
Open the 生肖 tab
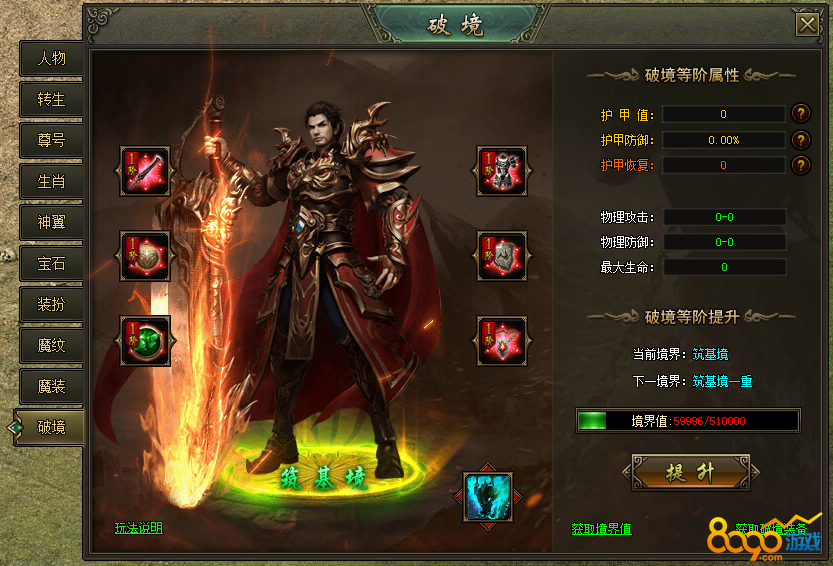pos(51,181)
